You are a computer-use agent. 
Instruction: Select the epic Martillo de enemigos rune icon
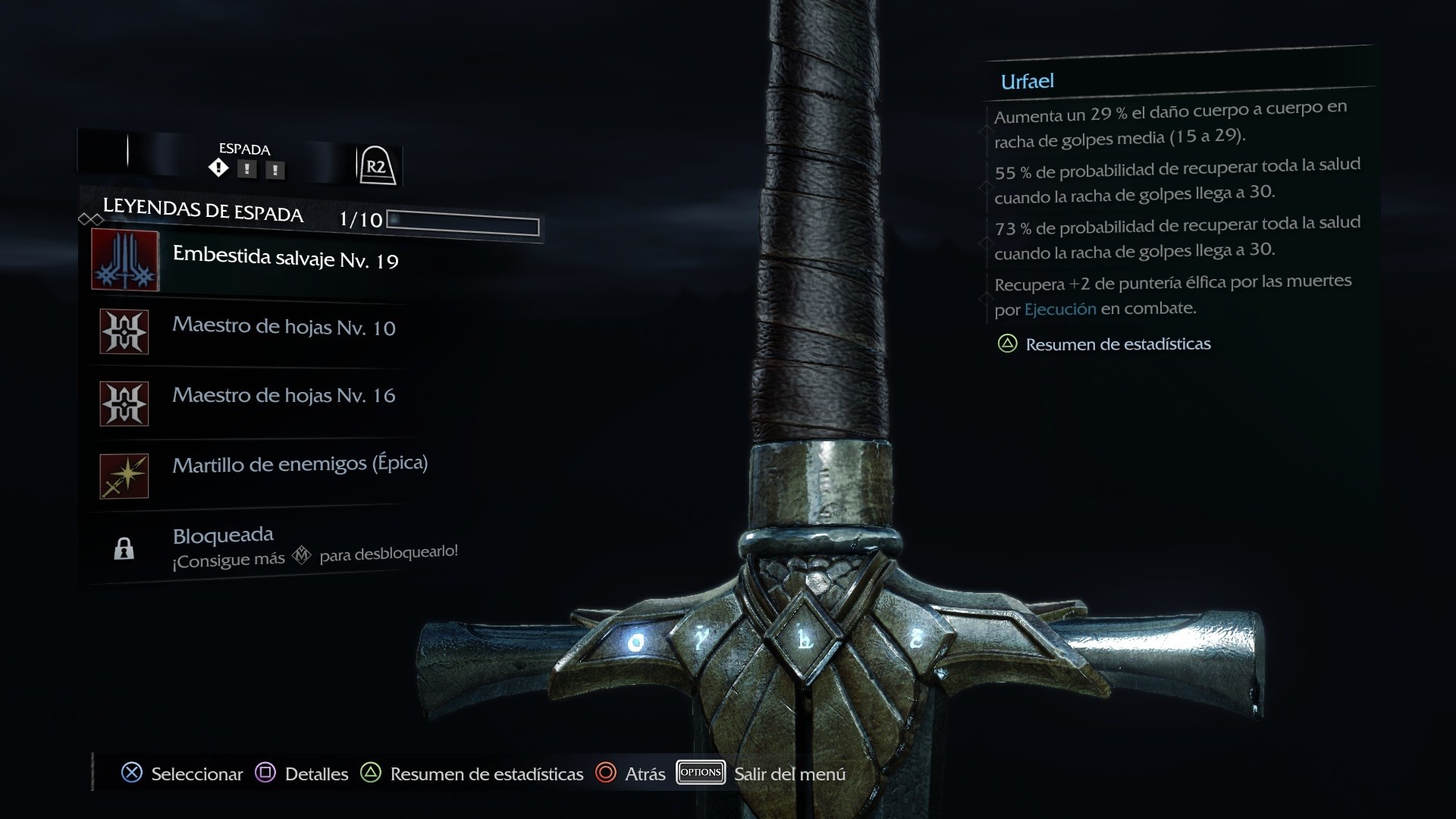124,475
